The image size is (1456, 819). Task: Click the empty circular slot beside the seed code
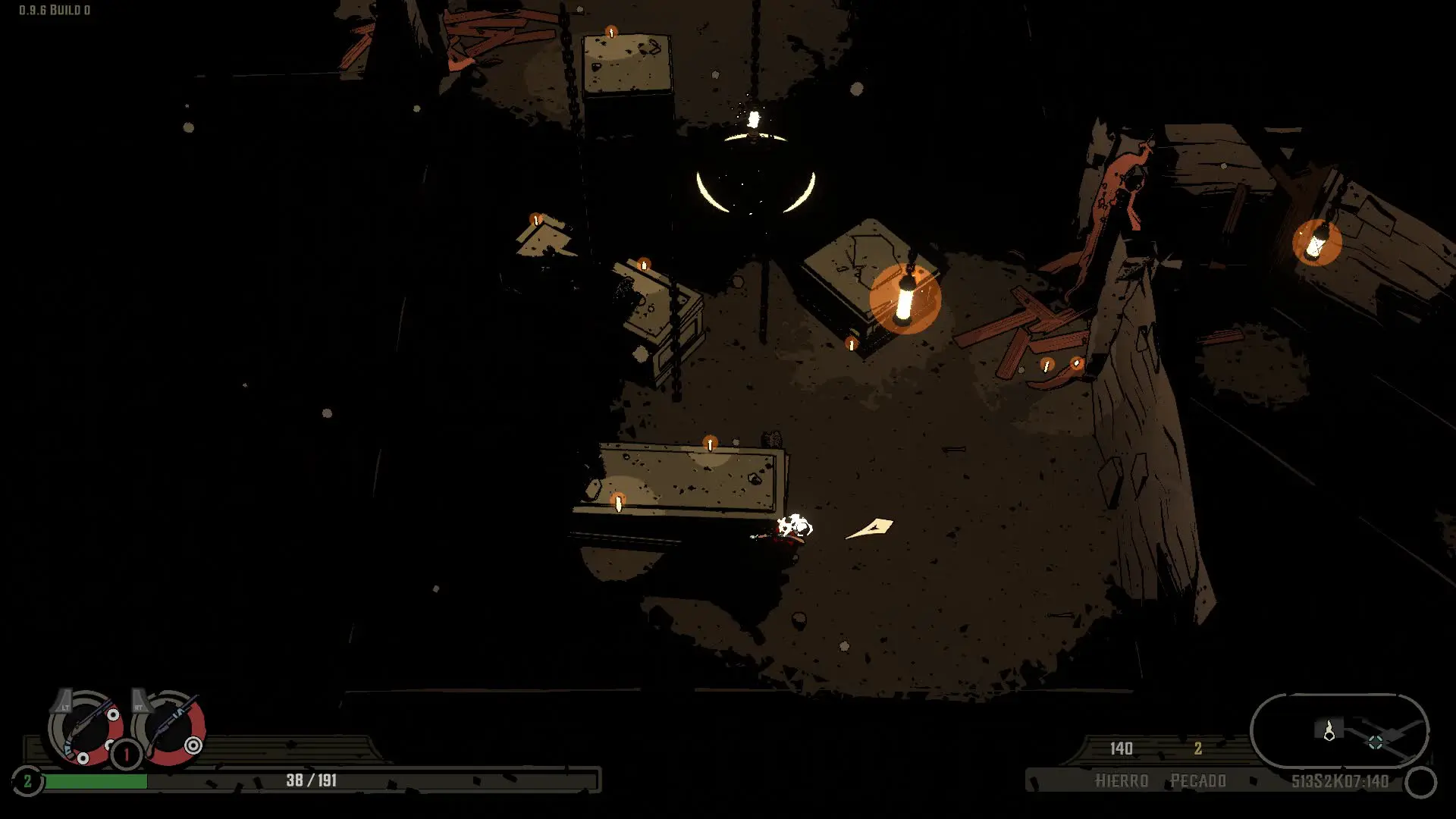tap(1421, 783)
